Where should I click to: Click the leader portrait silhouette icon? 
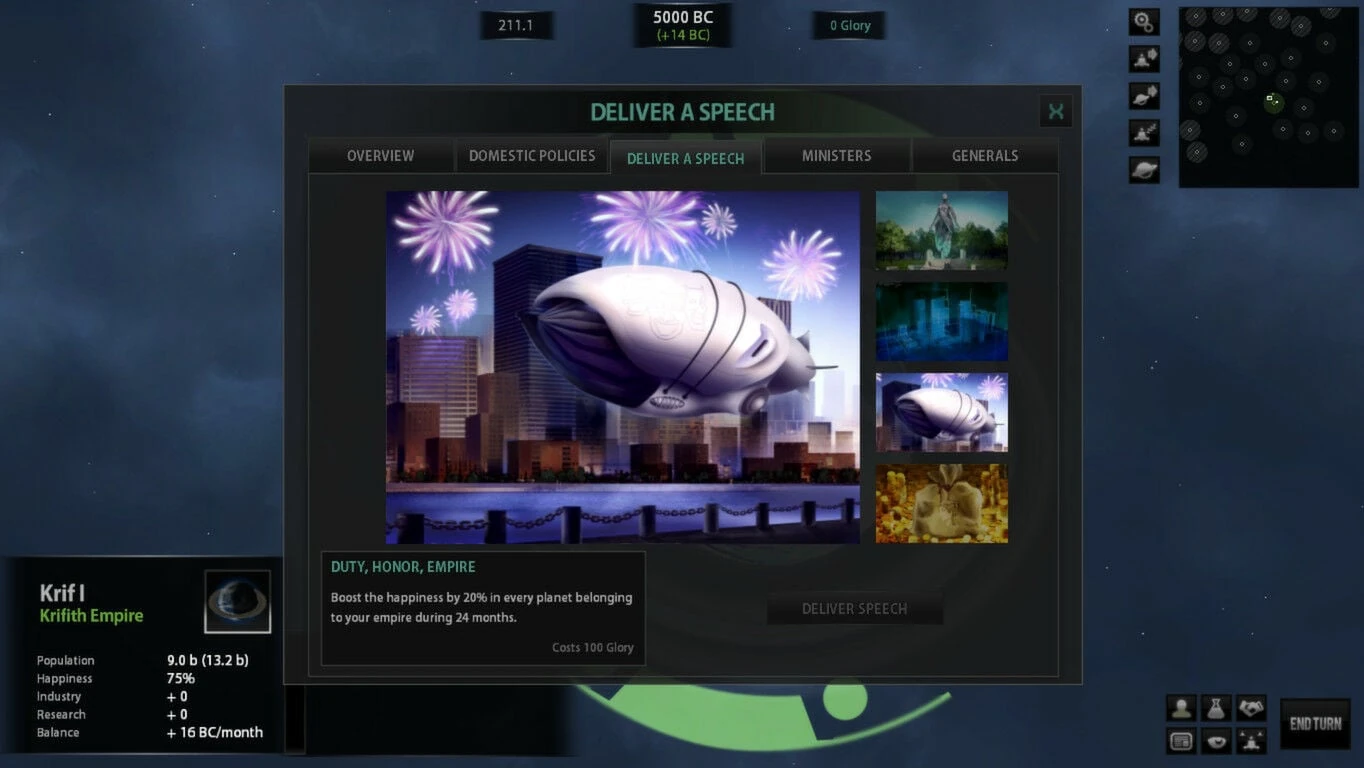1181,708
